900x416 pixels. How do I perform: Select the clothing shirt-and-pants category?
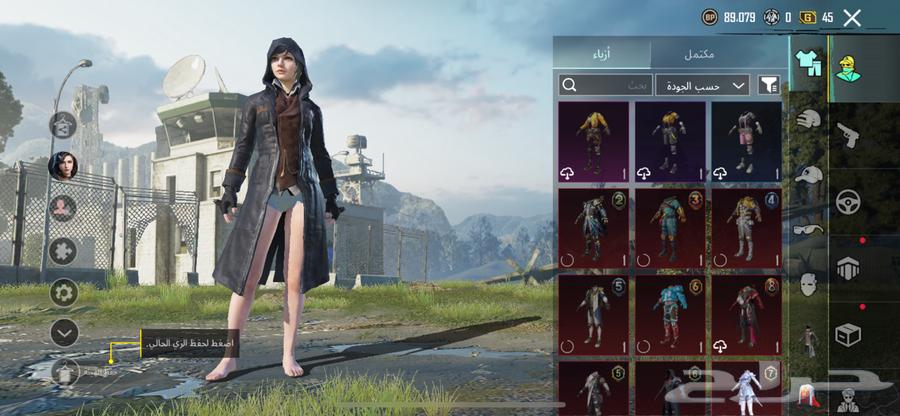(x=808, y=63)
